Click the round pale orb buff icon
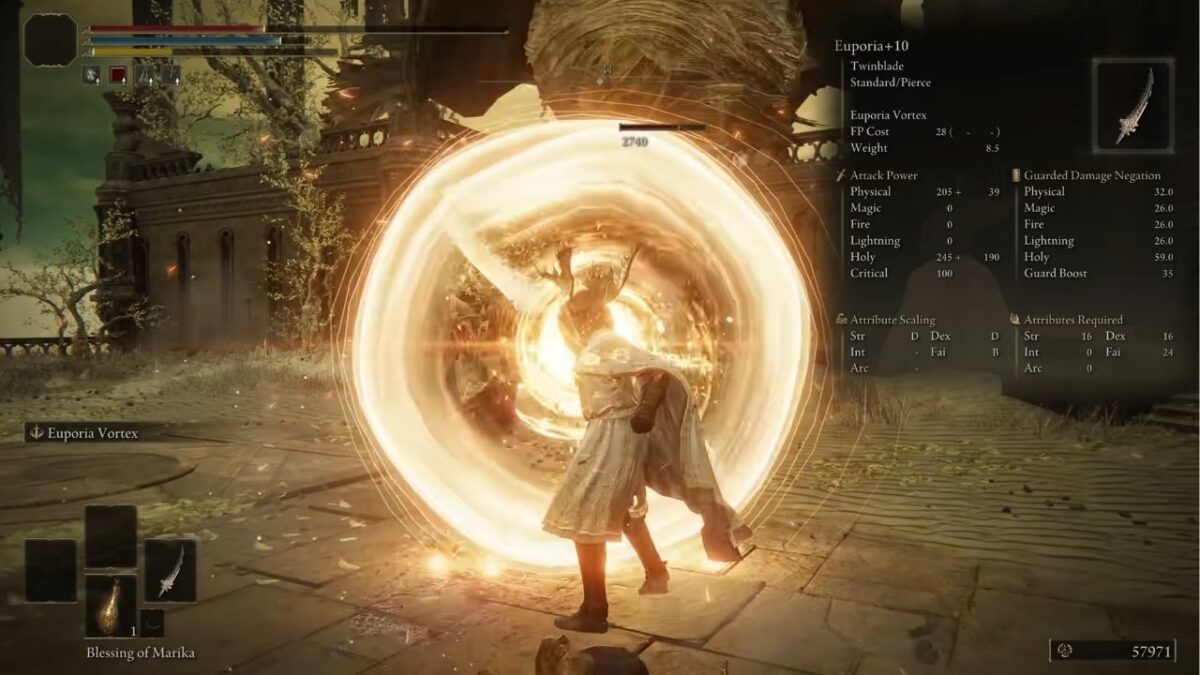Viewport: 1200px width, 675px height. [x=90, y=74]
